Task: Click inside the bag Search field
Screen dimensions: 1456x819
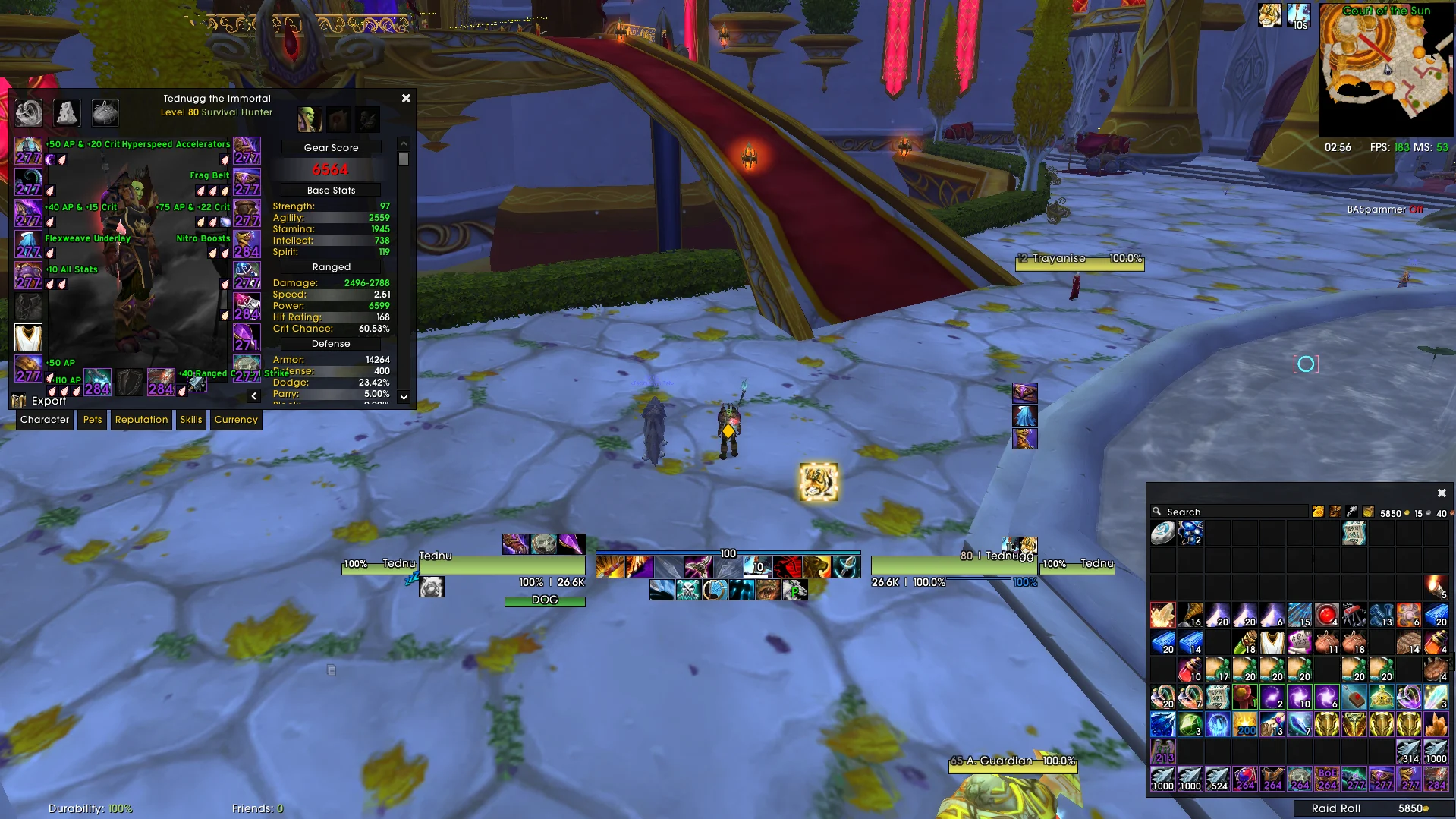Action: [1229, 512]
